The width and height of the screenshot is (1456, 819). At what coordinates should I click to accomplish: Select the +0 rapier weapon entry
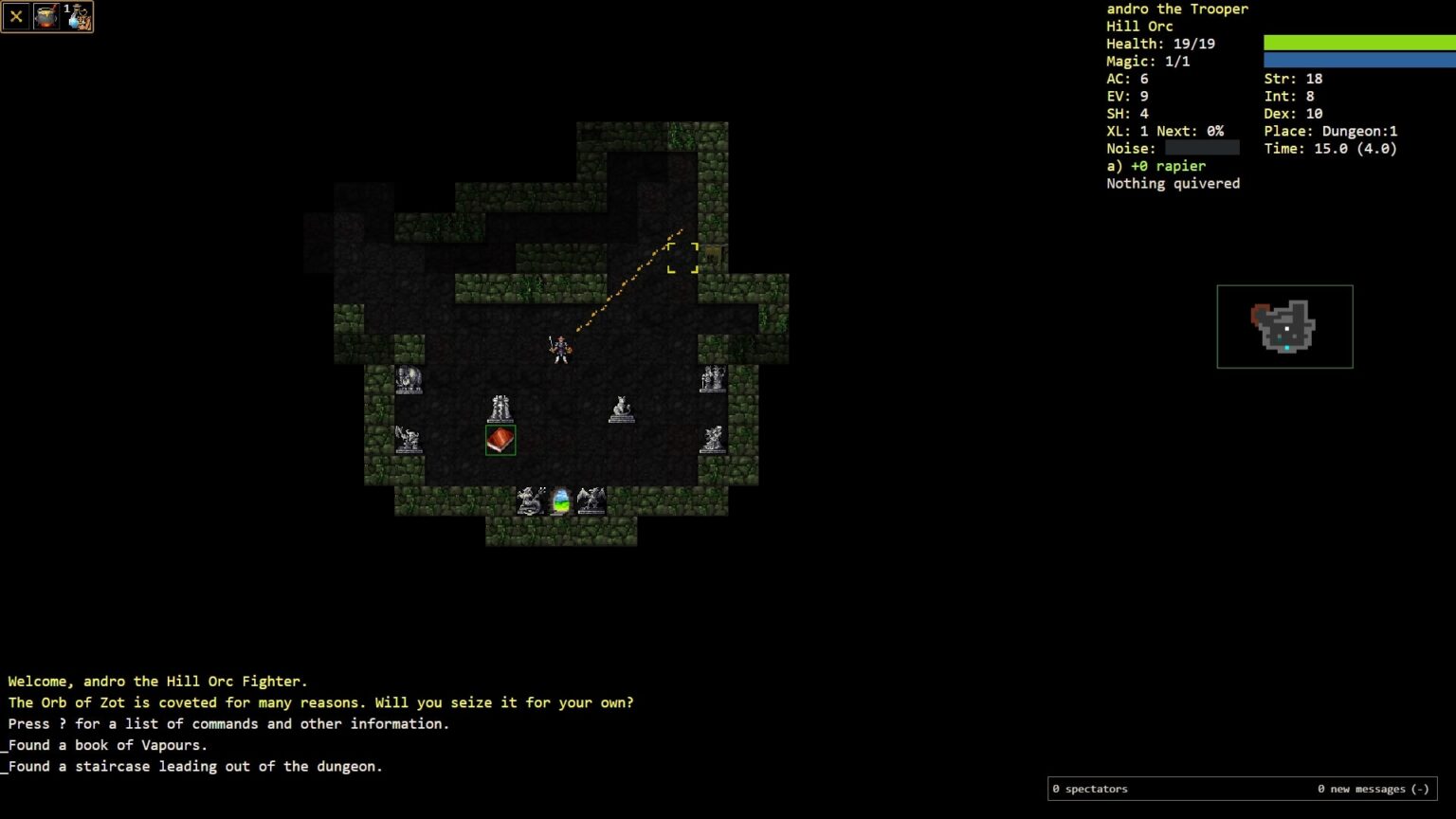1156,166
